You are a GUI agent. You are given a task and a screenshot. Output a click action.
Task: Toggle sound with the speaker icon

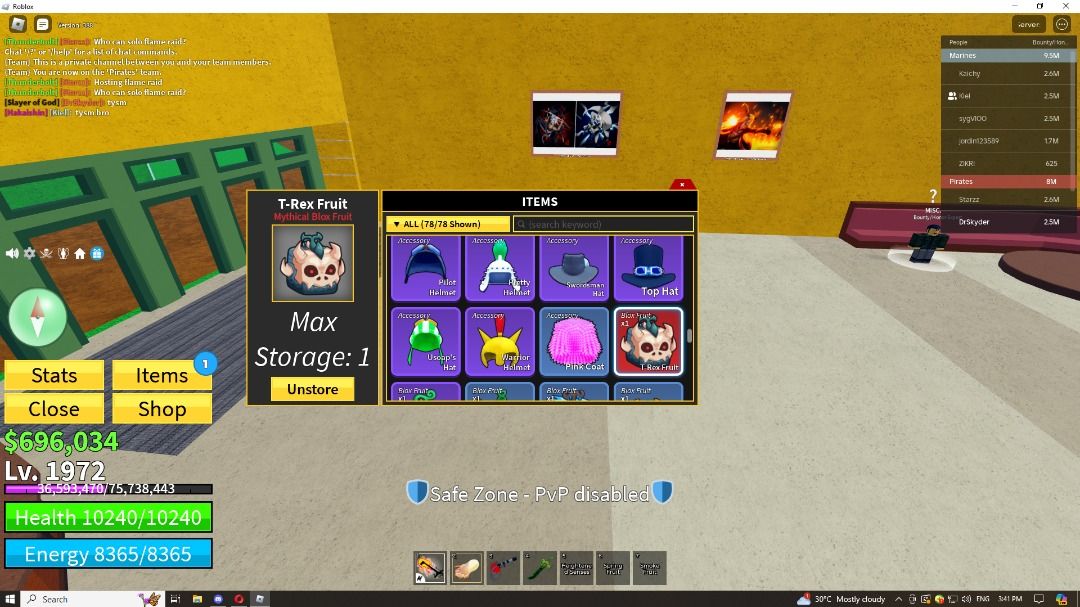[x=12, y=254]
